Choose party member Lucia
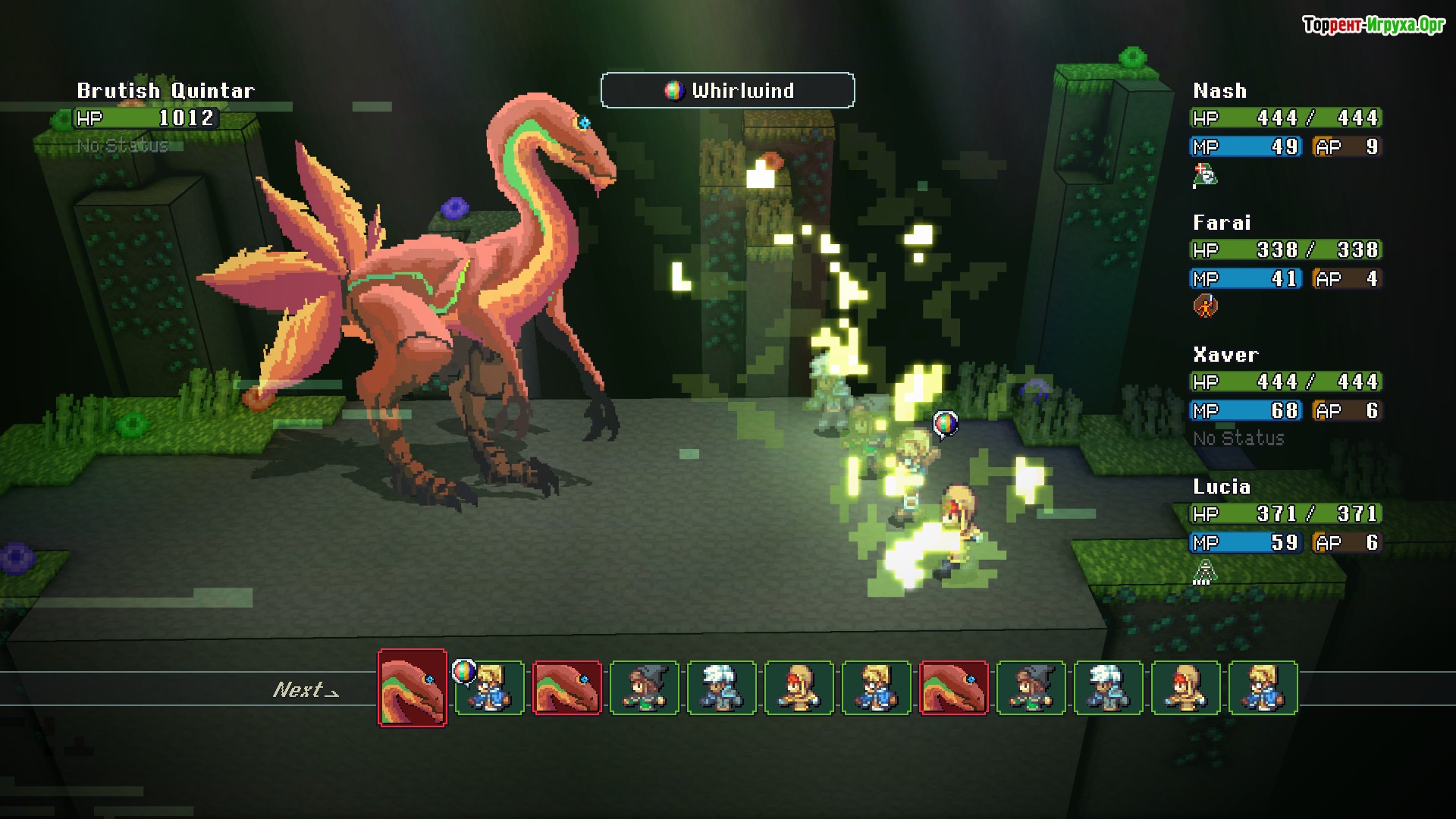This screenshot has width=1456, height=819. [x=1221, y=487]
